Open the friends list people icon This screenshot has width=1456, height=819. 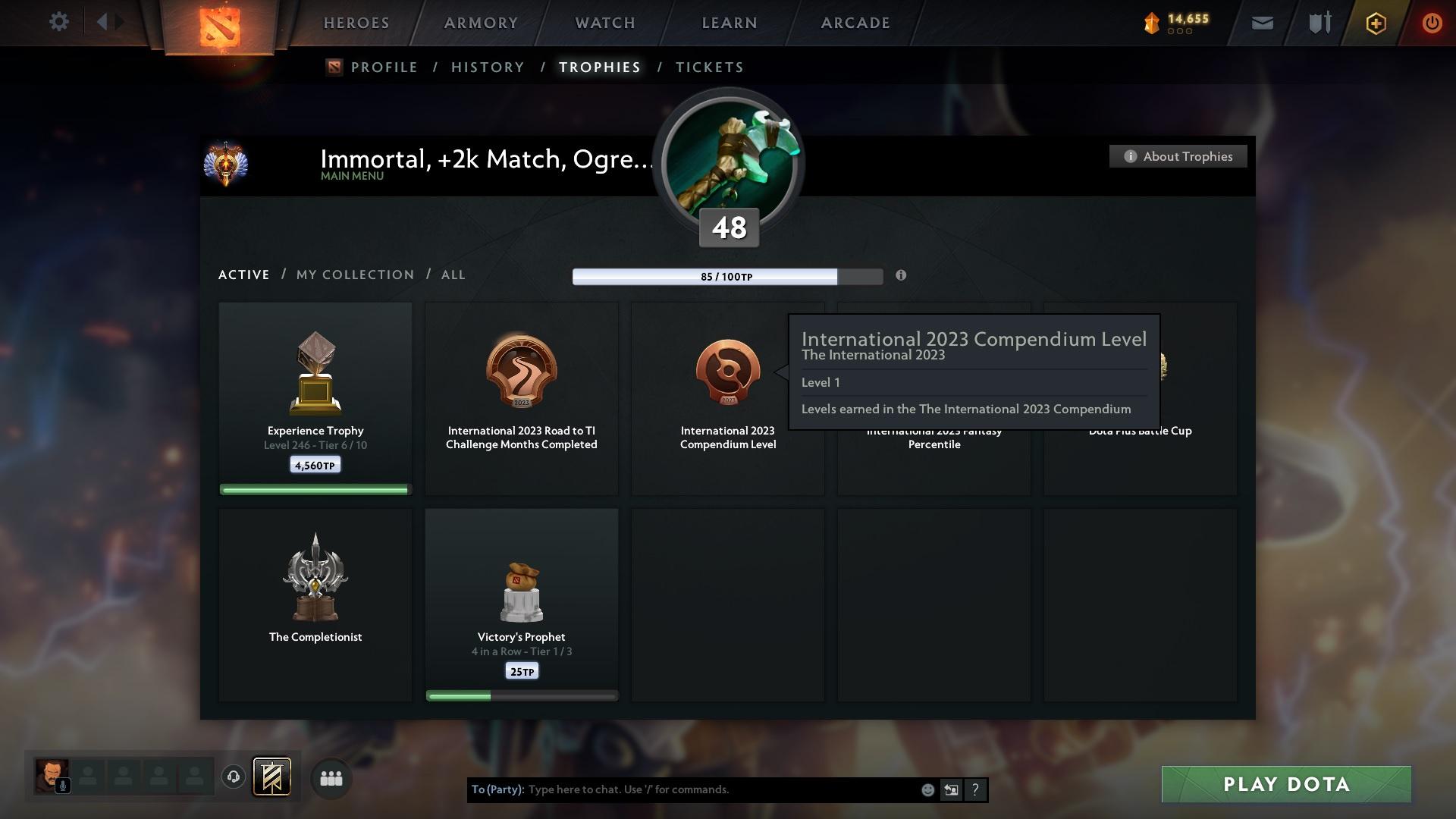(330, 777)
